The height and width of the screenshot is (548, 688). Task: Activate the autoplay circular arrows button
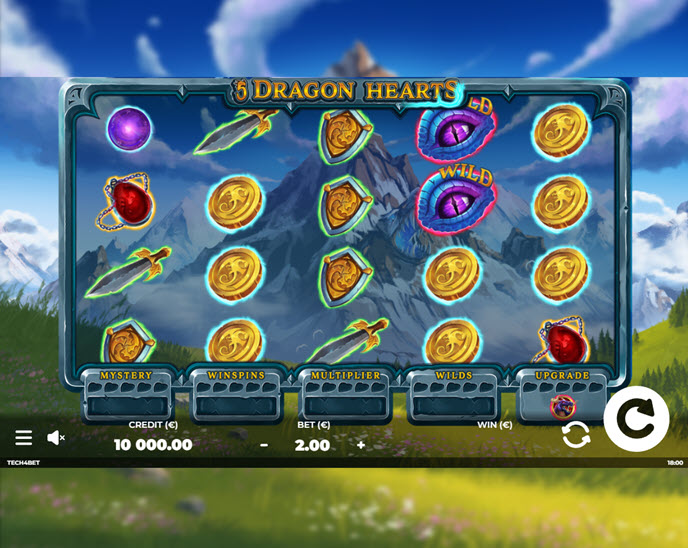(x=576, y=435)
